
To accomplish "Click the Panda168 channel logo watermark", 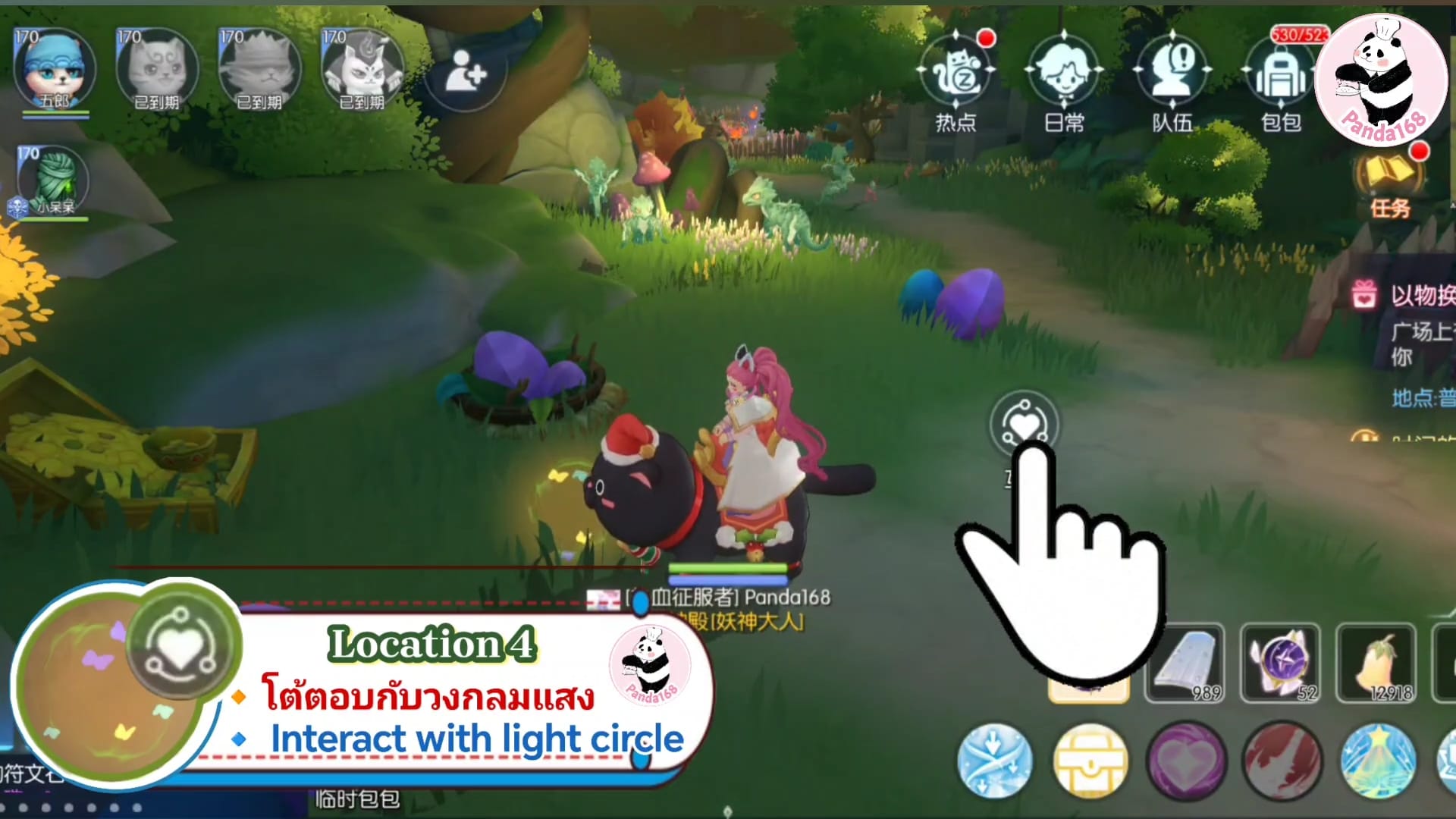I will [1380, 80].
